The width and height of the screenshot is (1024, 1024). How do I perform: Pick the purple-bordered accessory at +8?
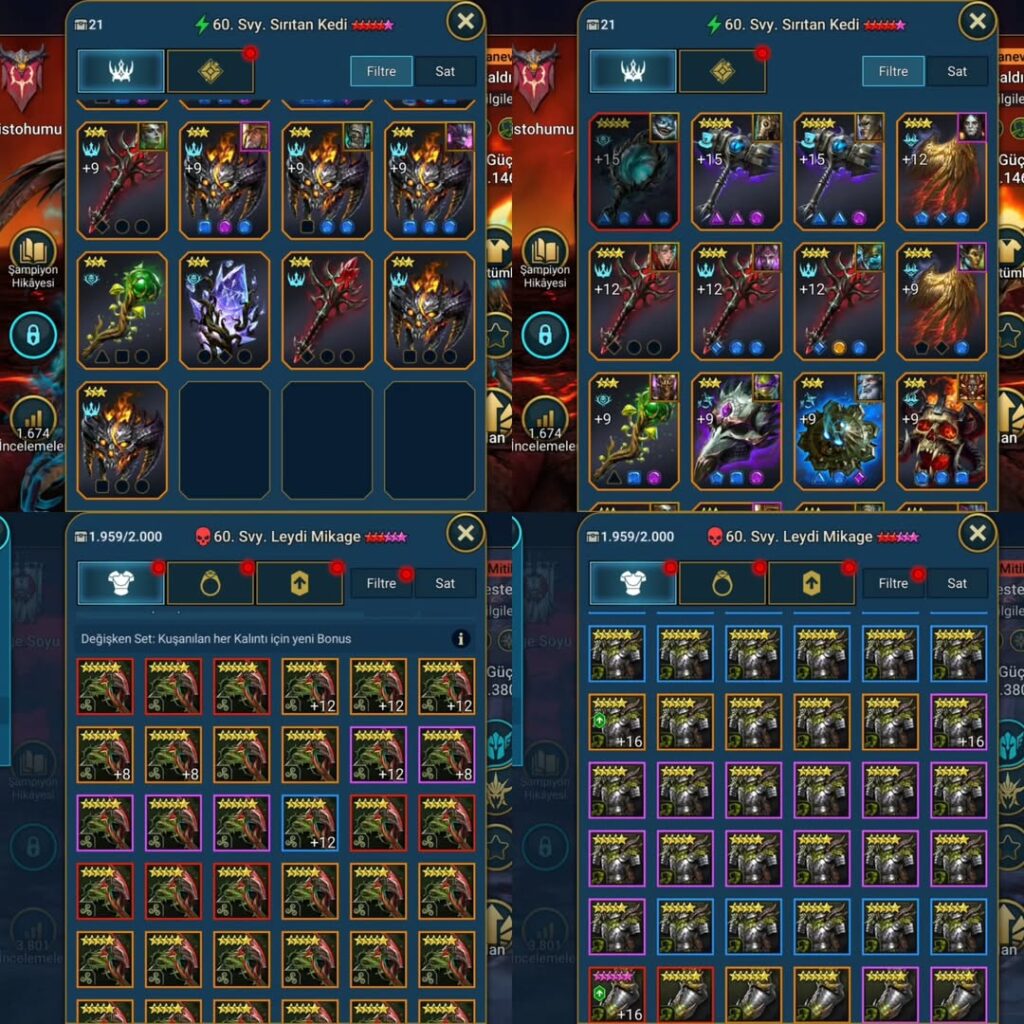point(446,754)
